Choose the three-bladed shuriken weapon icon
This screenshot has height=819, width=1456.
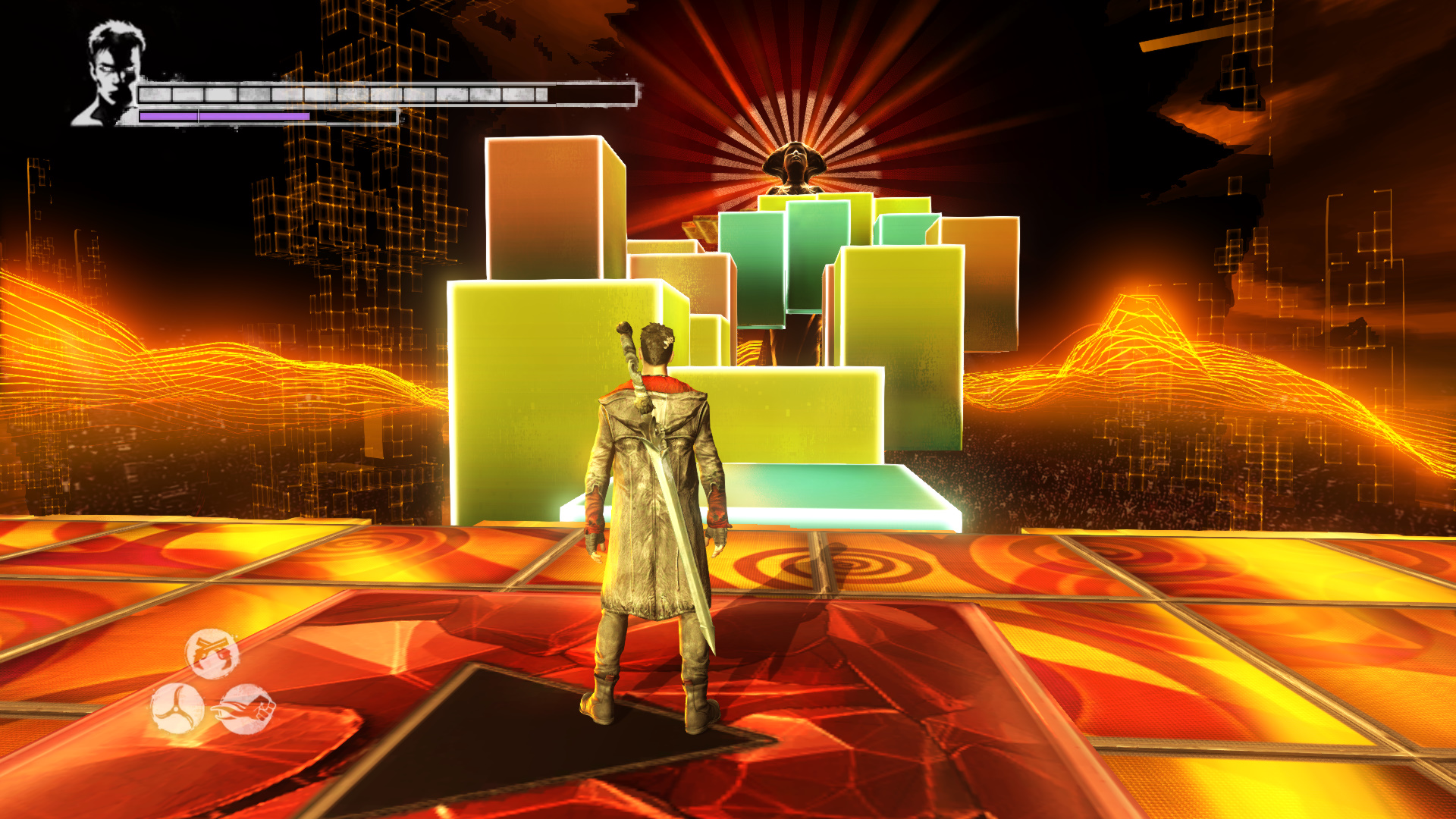(177, 709)
